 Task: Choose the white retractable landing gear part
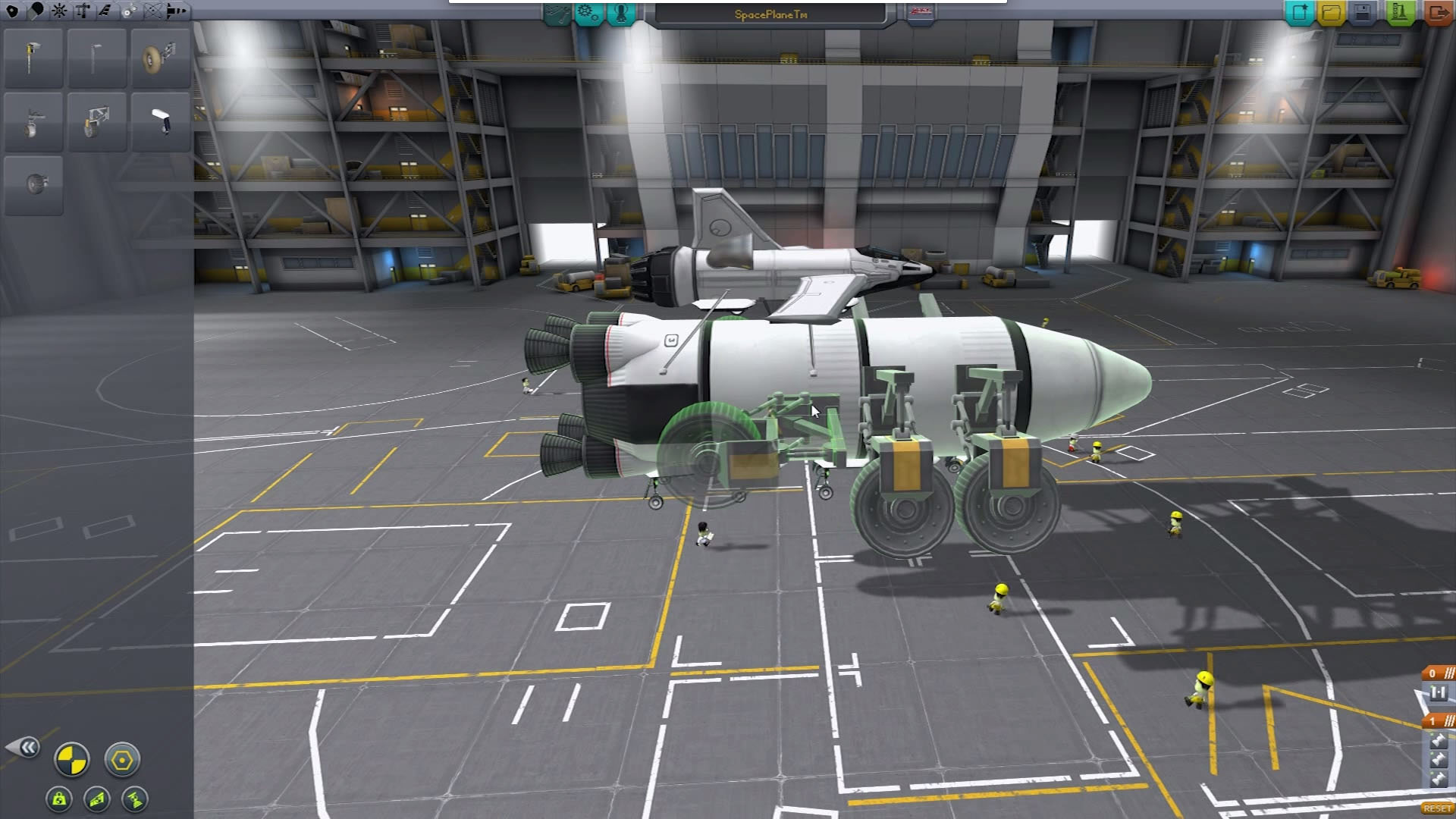160,121
